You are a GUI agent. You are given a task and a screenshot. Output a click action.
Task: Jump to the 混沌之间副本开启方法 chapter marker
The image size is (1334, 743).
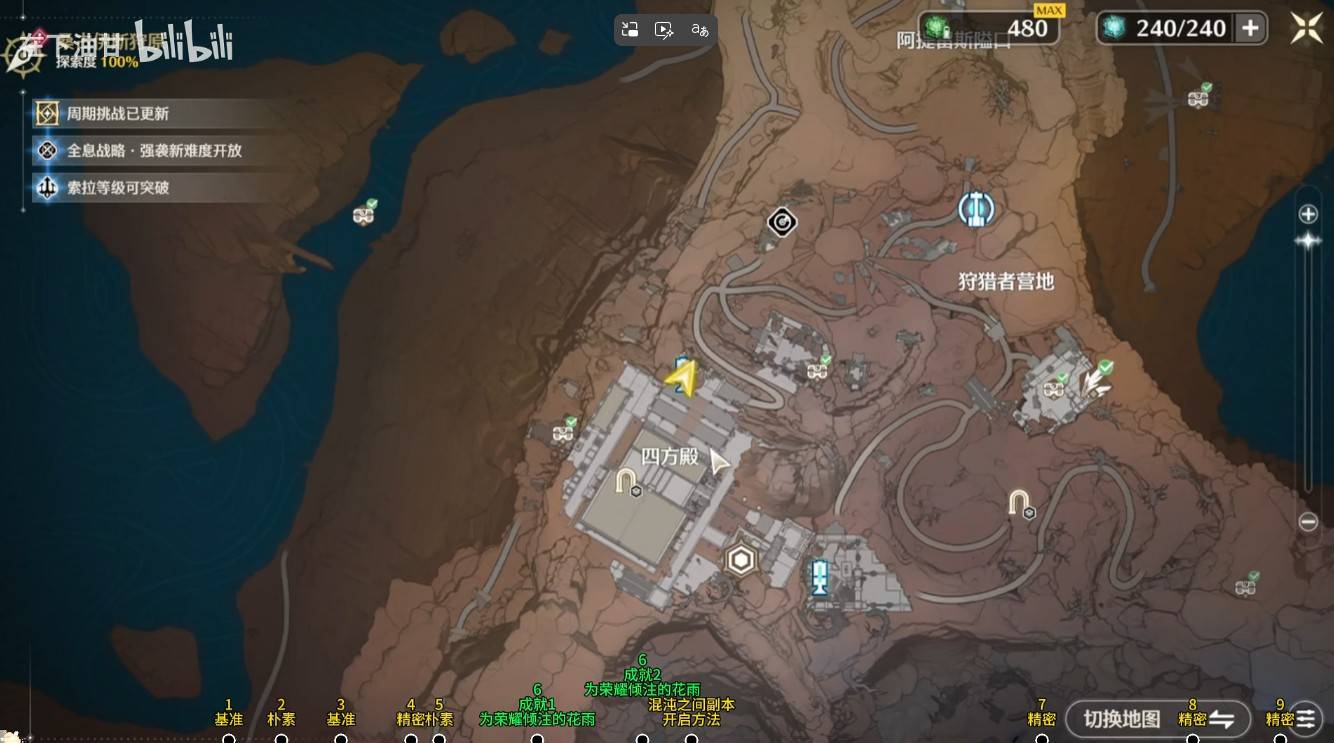tap(691, 738)
